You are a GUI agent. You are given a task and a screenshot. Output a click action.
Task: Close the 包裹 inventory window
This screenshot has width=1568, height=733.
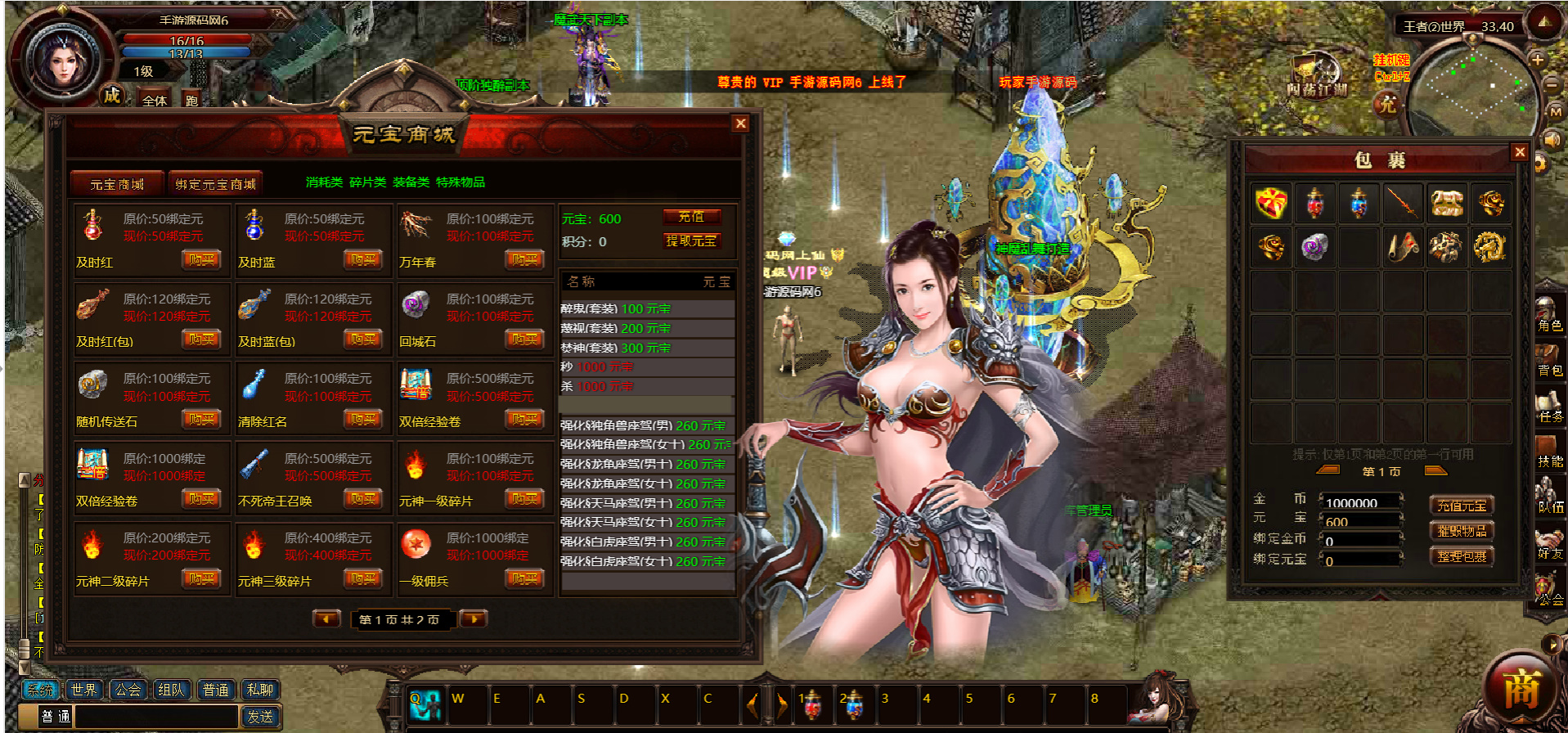pos(1519,152)
